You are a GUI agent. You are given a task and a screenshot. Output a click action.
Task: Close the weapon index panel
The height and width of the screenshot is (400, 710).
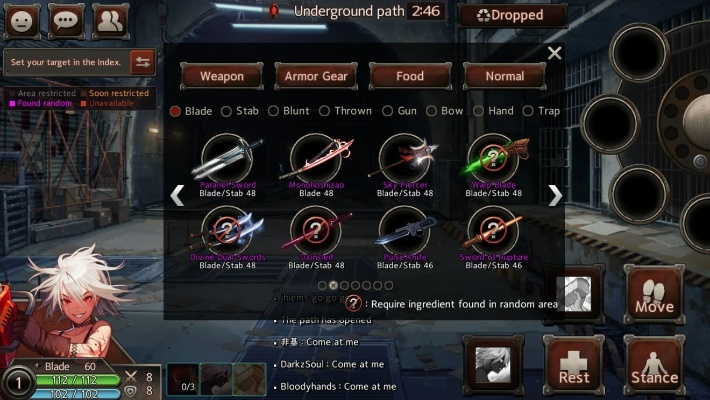[x=554, y=53]
